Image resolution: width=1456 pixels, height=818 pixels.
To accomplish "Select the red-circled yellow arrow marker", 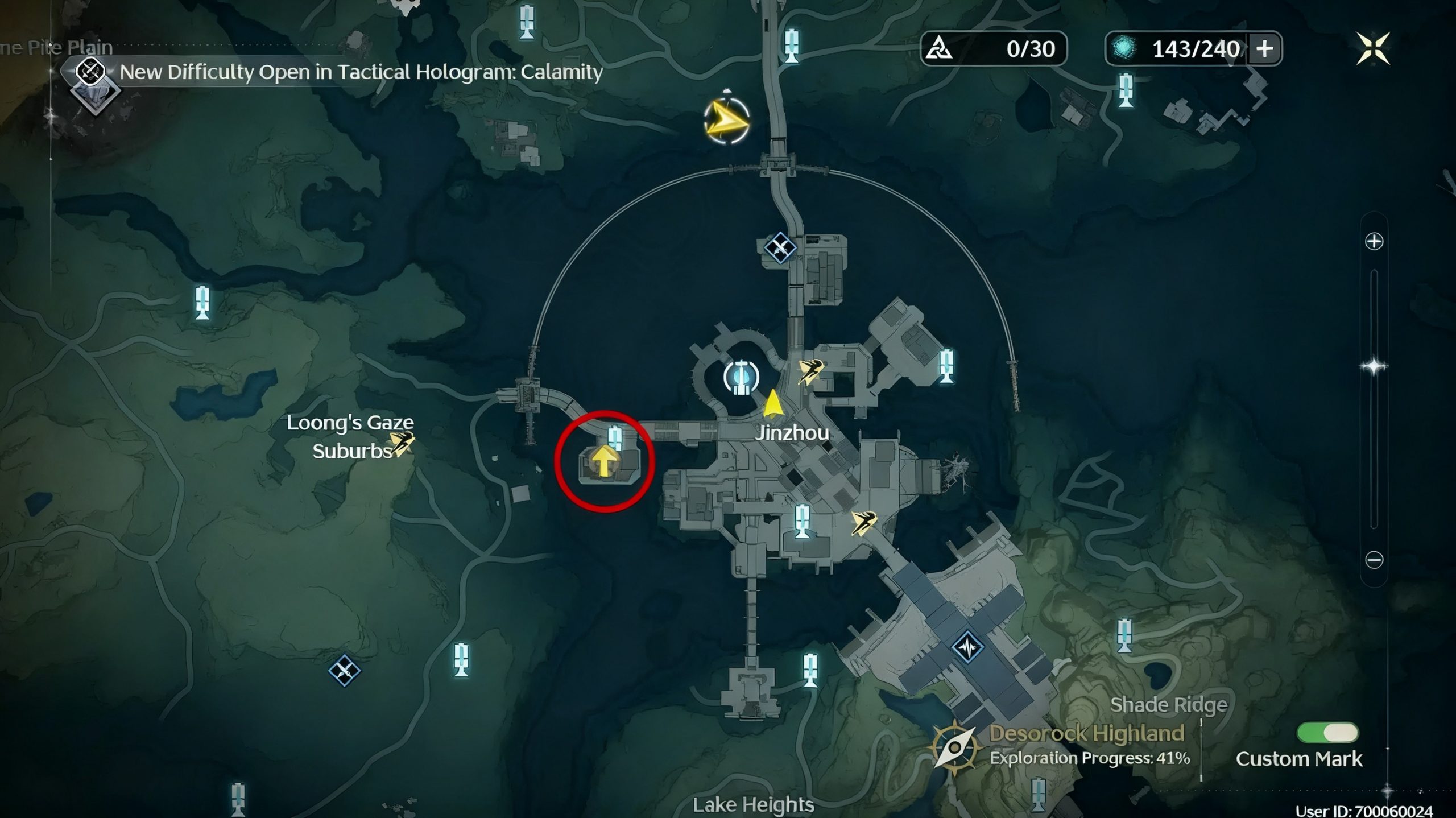I will tap(604, 460).
